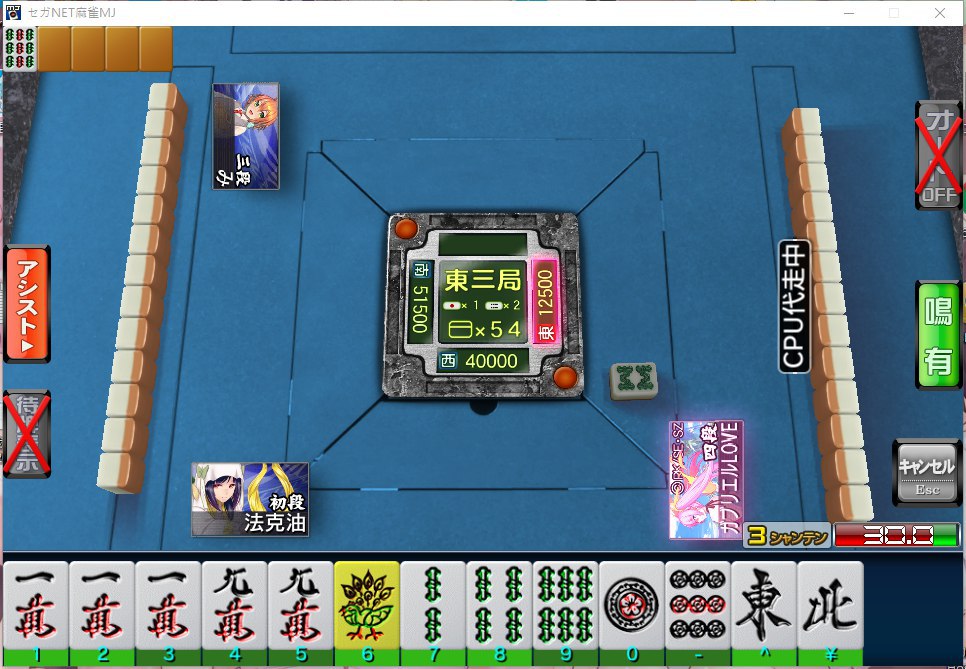Select the 一萬 tile labeled 1

point(36,607)
